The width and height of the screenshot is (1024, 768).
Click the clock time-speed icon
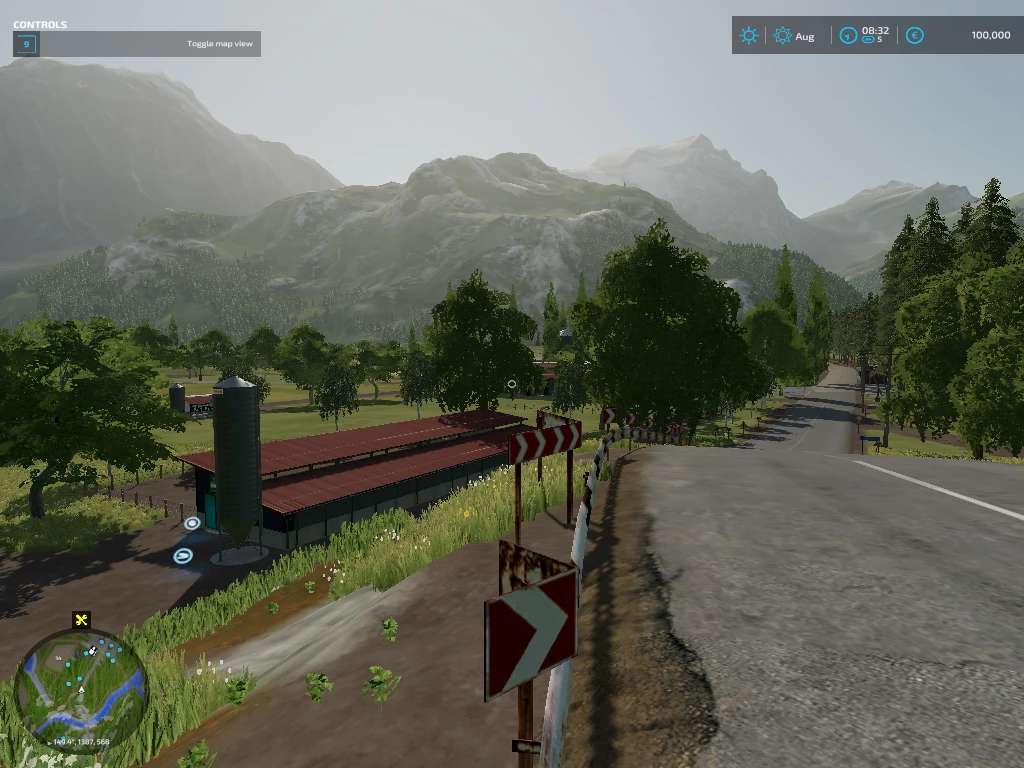point(848,36)
